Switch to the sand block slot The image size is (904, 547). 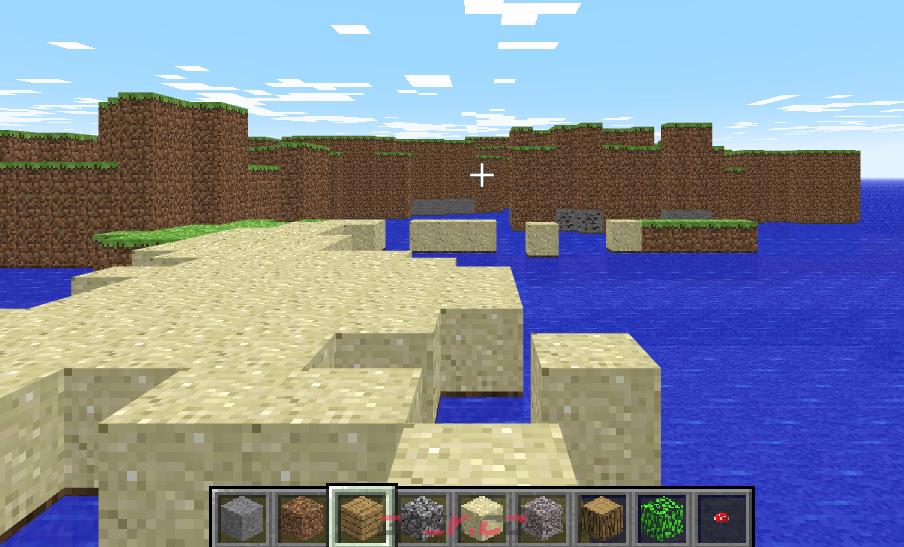click(481, 517)
